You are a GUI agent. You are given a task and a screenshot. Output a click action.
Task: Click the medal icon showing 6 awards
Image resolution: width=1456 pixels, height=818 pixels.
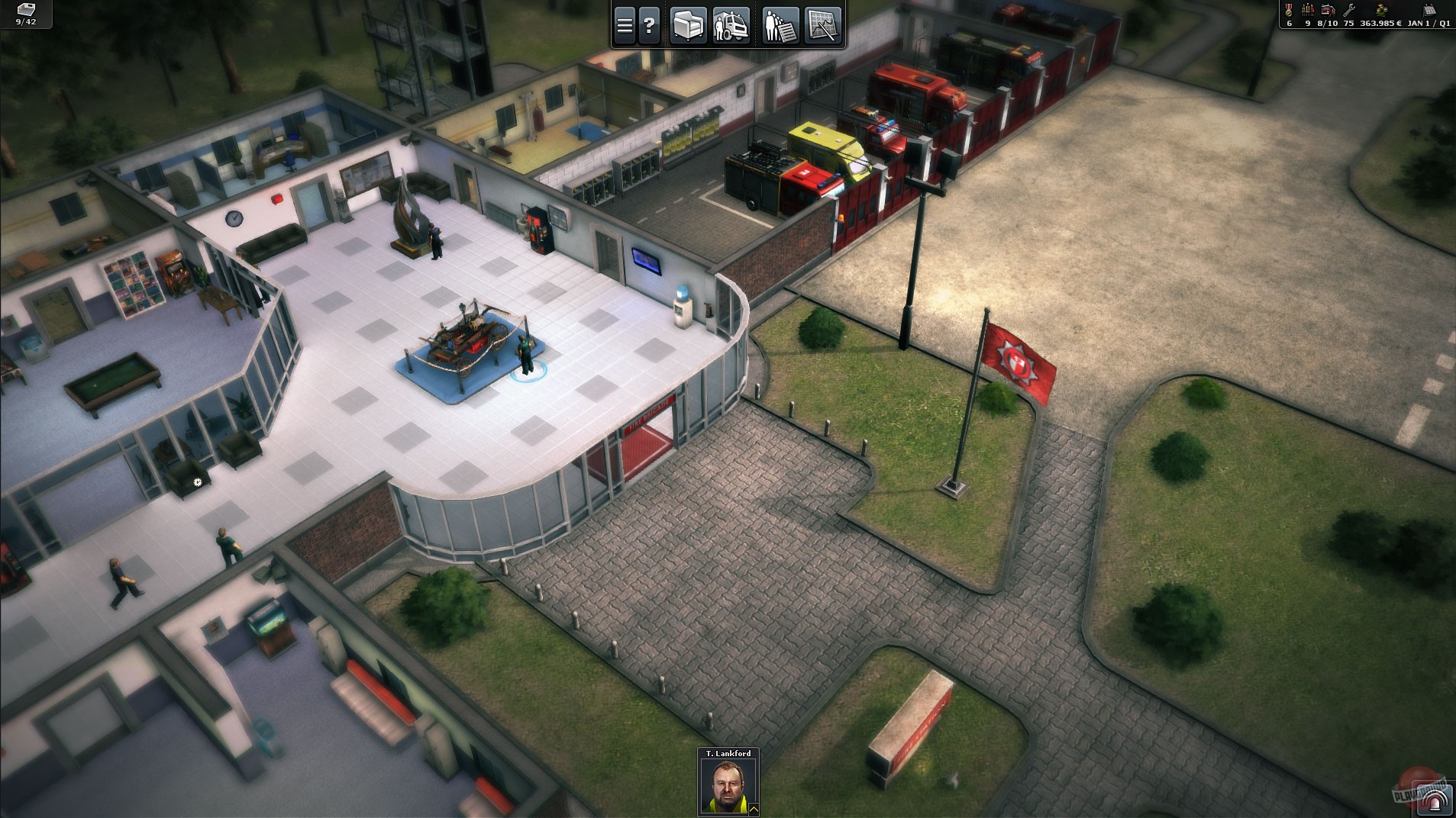pos(1289,10)
